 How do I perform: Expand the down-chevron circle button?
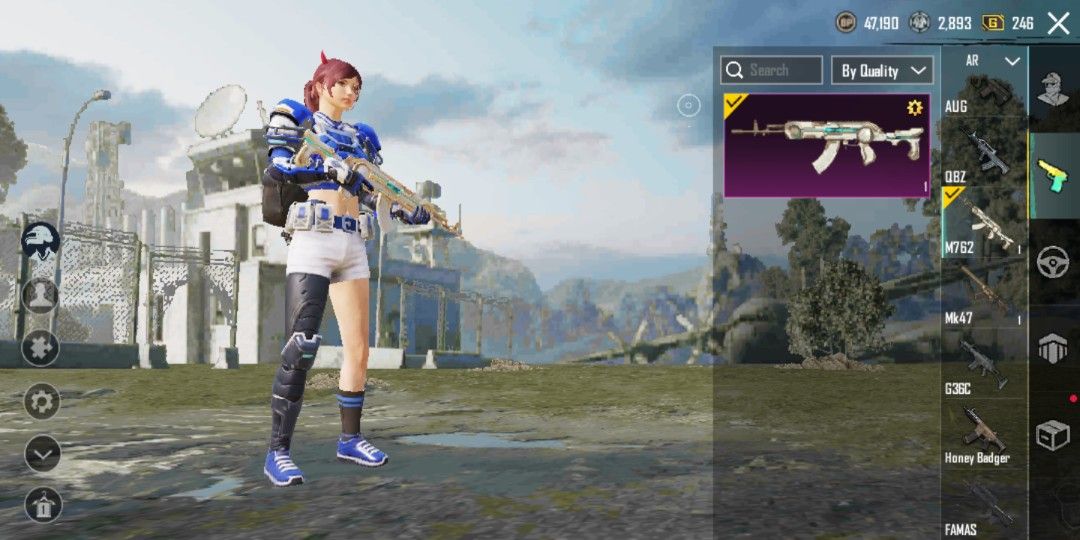[x=42, y=454]
